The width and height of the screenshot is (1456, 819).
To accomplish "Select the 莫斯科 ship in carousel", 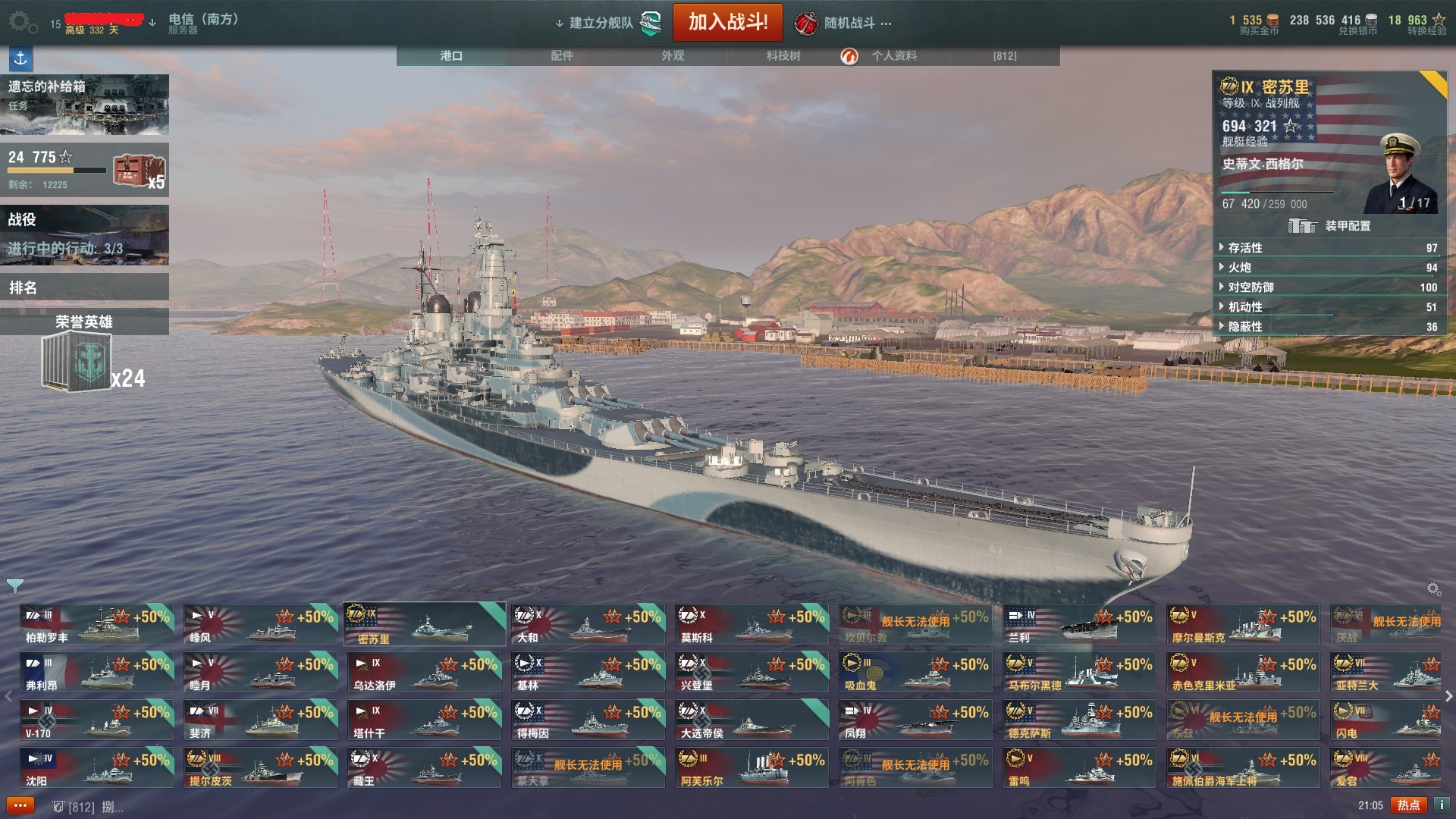I will coord(752,625).
